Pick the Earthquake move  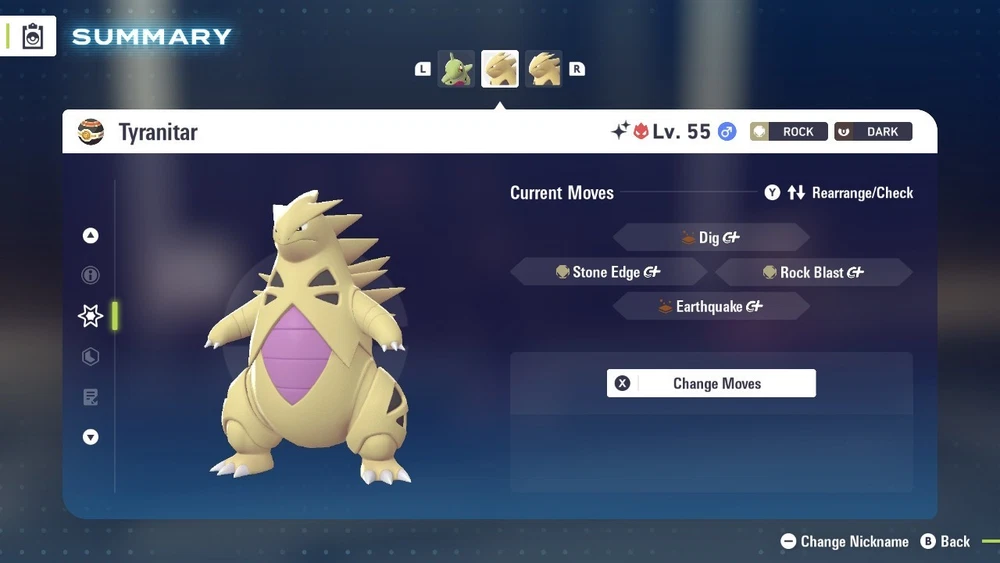[x=710, y=307]
